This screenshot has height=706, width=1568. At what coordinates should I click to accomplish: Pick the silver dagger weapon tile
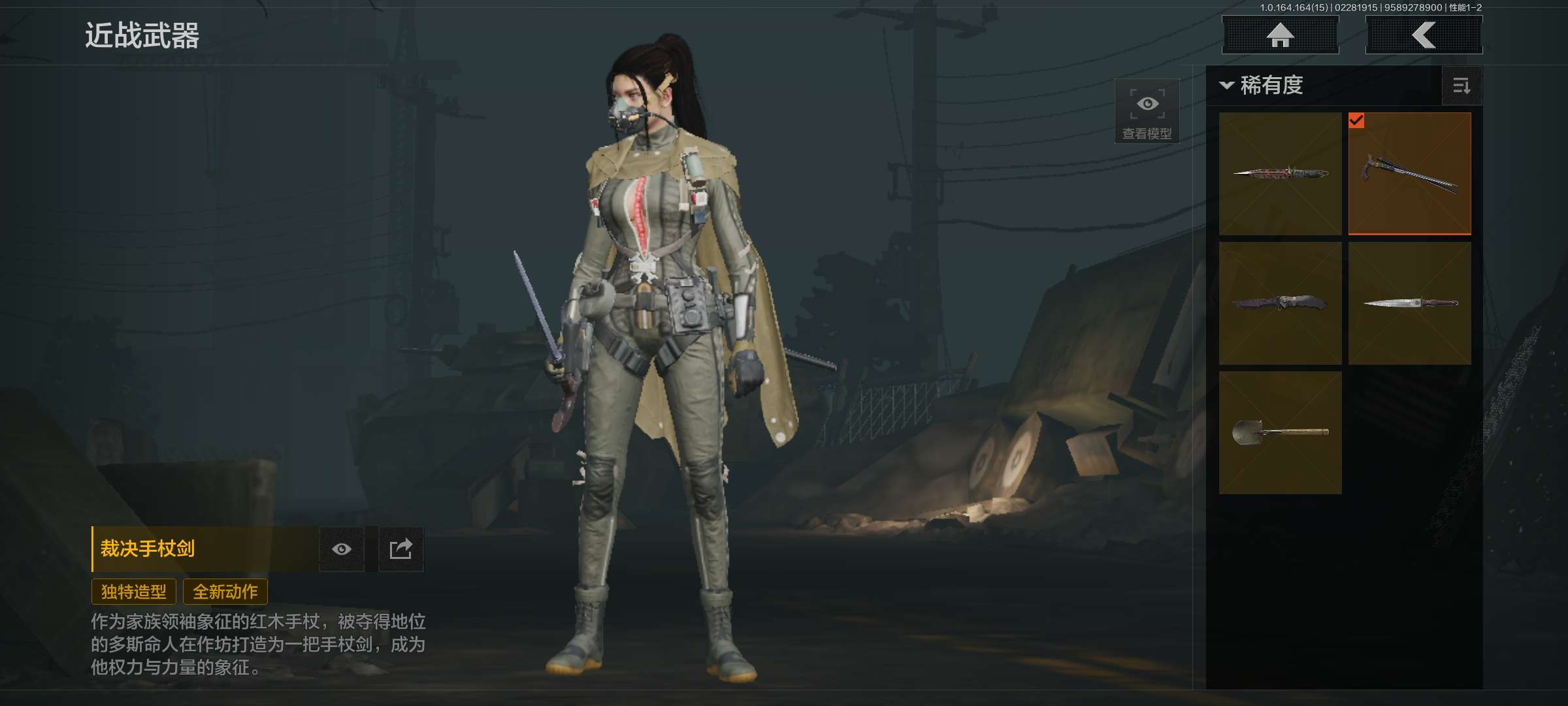coord(1410,303)
